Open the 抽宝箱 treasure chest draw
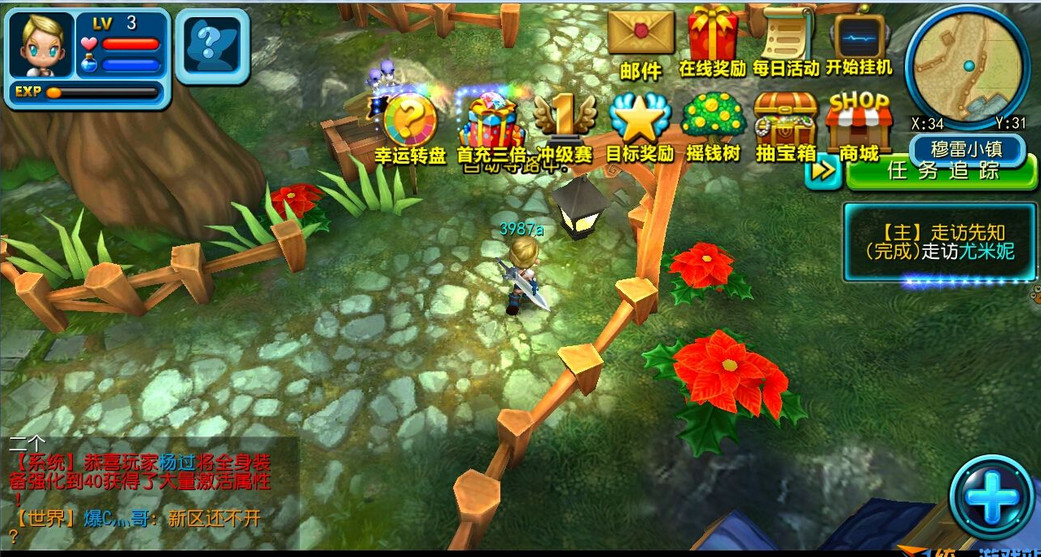This screenshot has width=1041, height=557. click(786, 126)
